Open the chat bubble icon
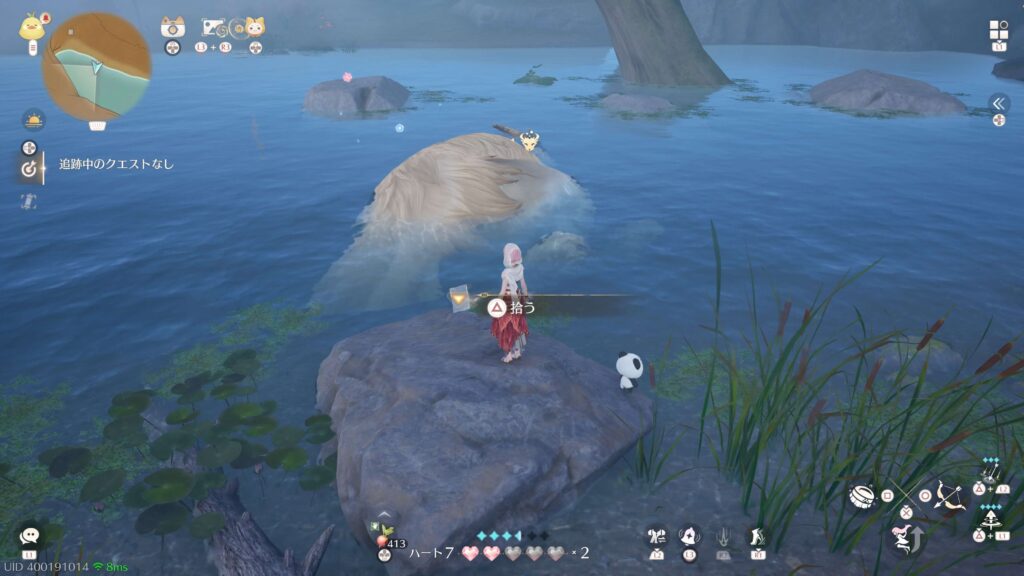This screenshot has width=1024, height=576. click(29, 536)
